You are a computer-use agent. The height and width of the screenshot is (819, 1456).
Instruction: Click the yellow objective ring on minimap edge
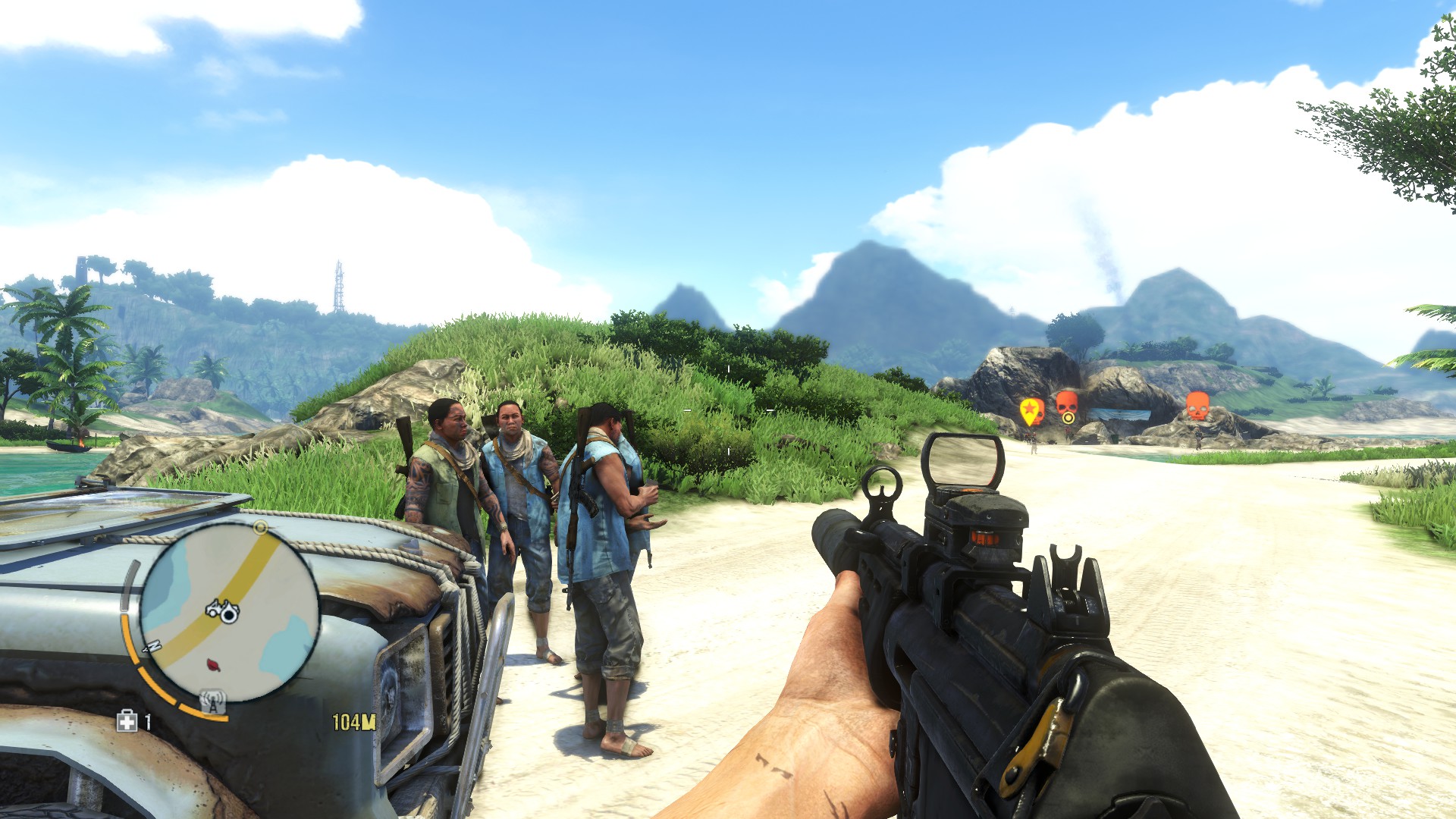pyautogui.click(x=261, y=526)
